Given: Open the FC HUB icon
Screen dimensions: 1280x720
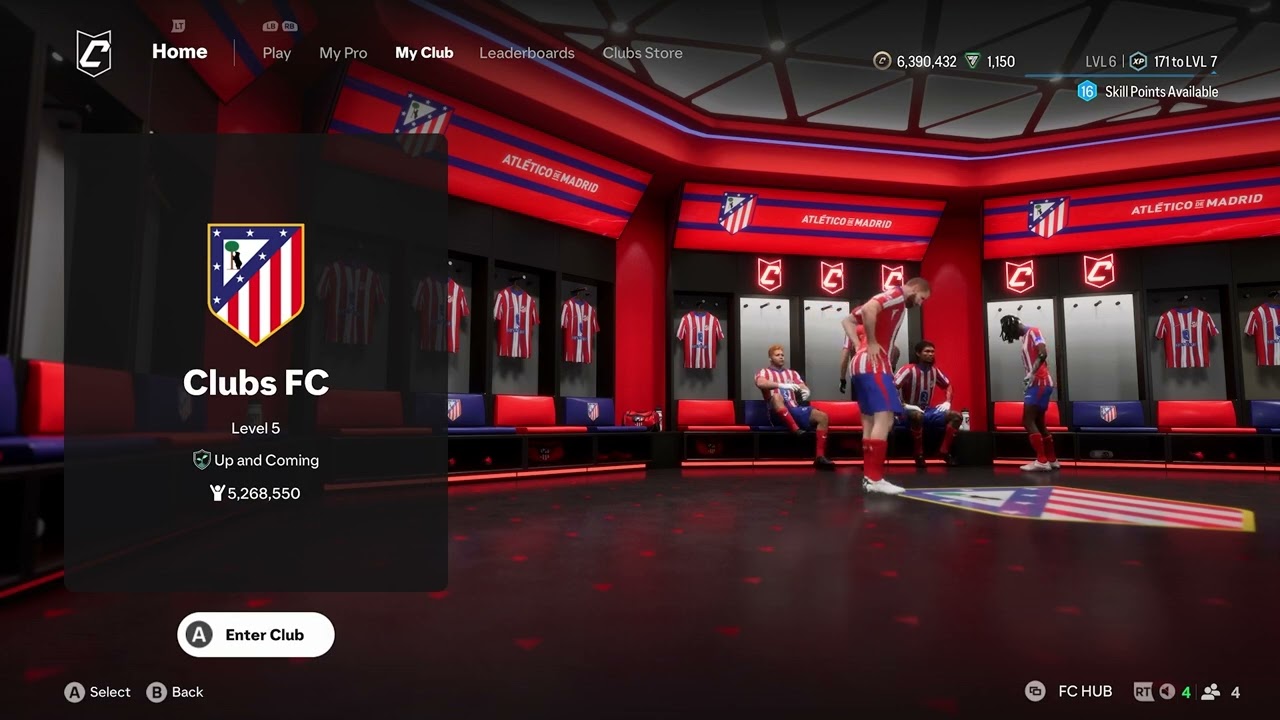Looking at the screenshot, I should tap(1036, 691).
